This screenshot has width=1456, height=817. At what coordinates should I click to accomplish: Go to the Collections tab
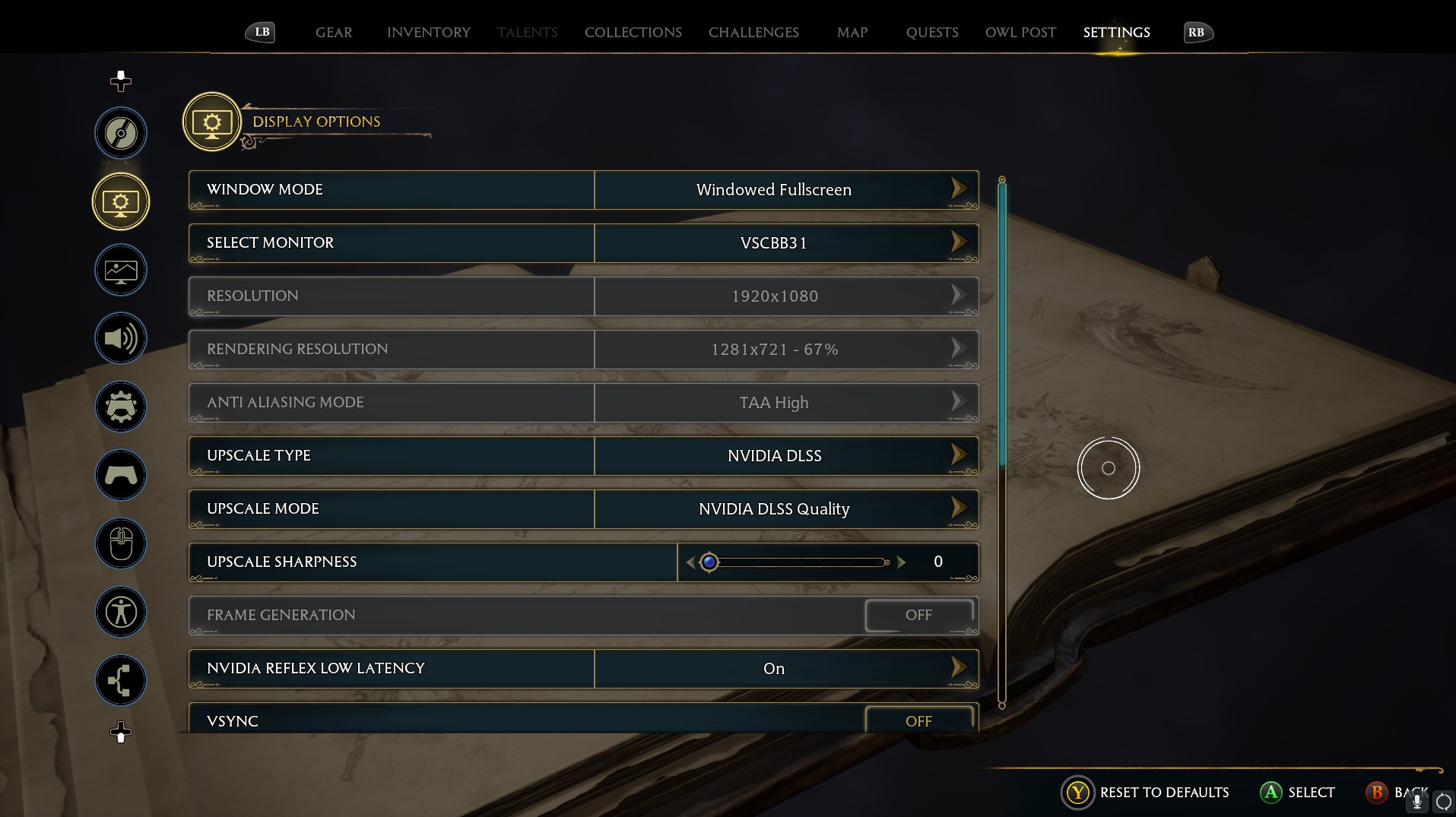(x=633, y=33)
